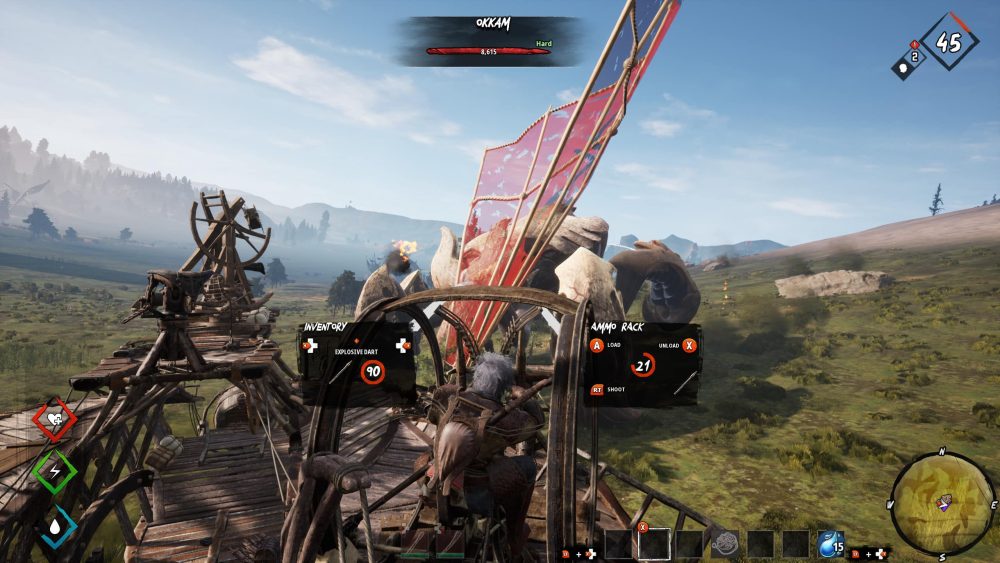This screenshot has height=563, width=1000.
Task: Select the Okkam enemy name plate
Action: [489, 40]
